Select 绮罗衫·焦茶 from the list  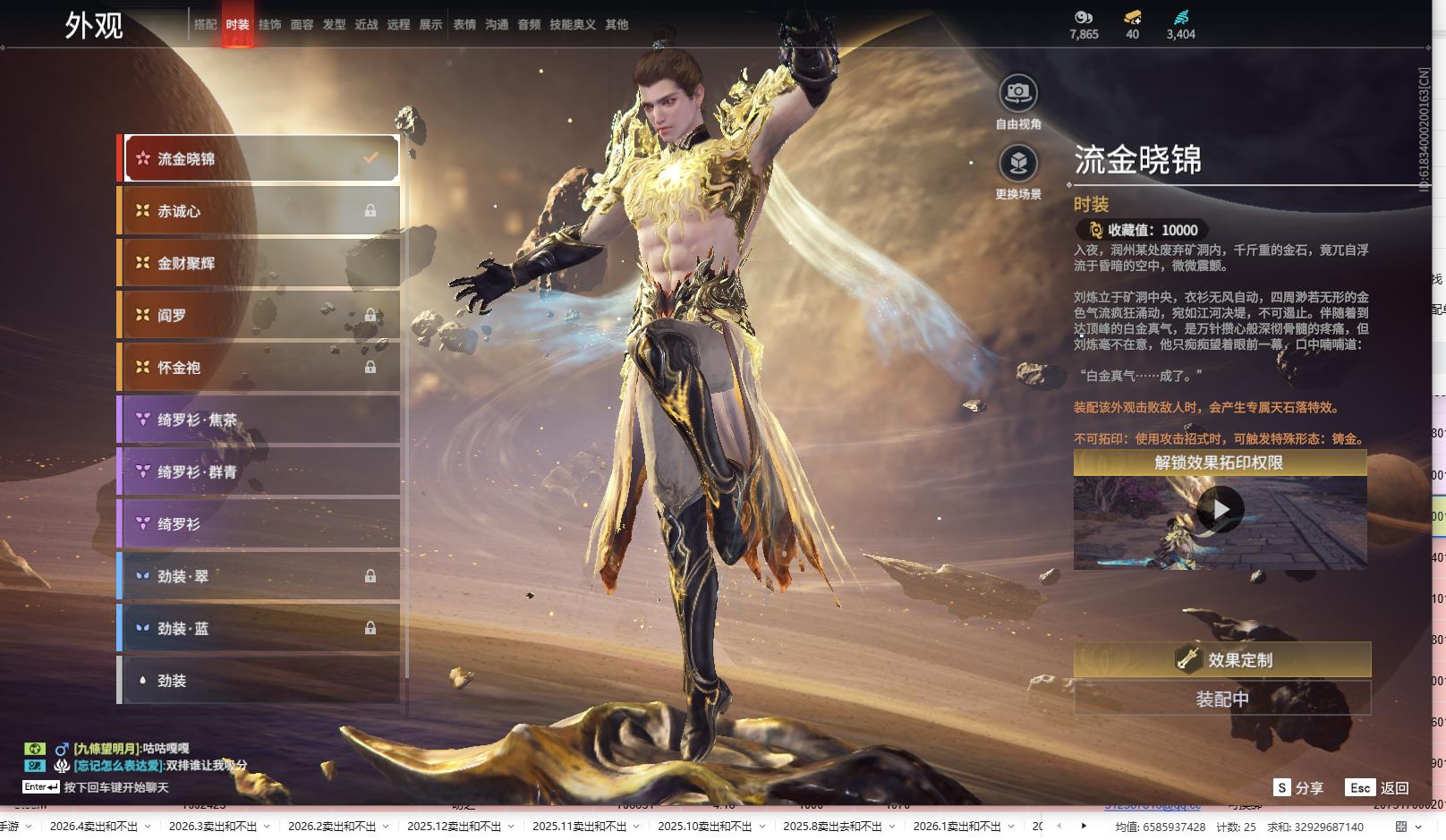coord(259,420)
